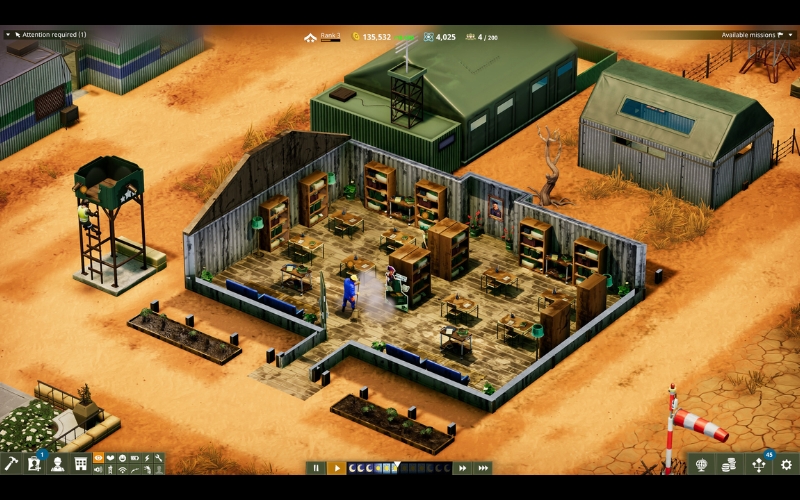Show the smiley face mood overlay
The image size is (800, 500).
coord(123,458)
